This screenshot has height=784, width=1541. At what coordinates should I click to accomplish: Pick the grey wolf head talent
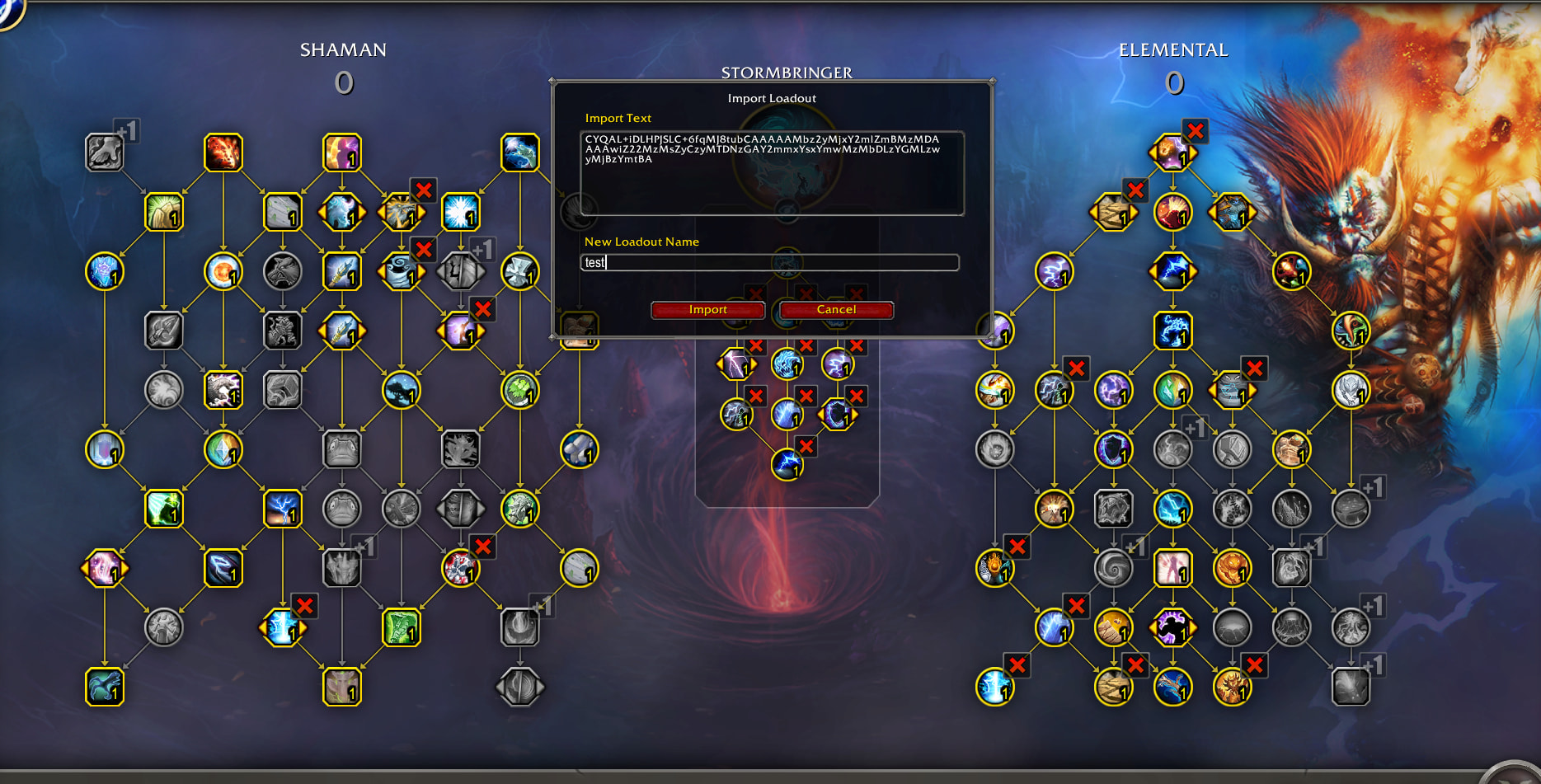pyautogui.click(x=283, y=271)
